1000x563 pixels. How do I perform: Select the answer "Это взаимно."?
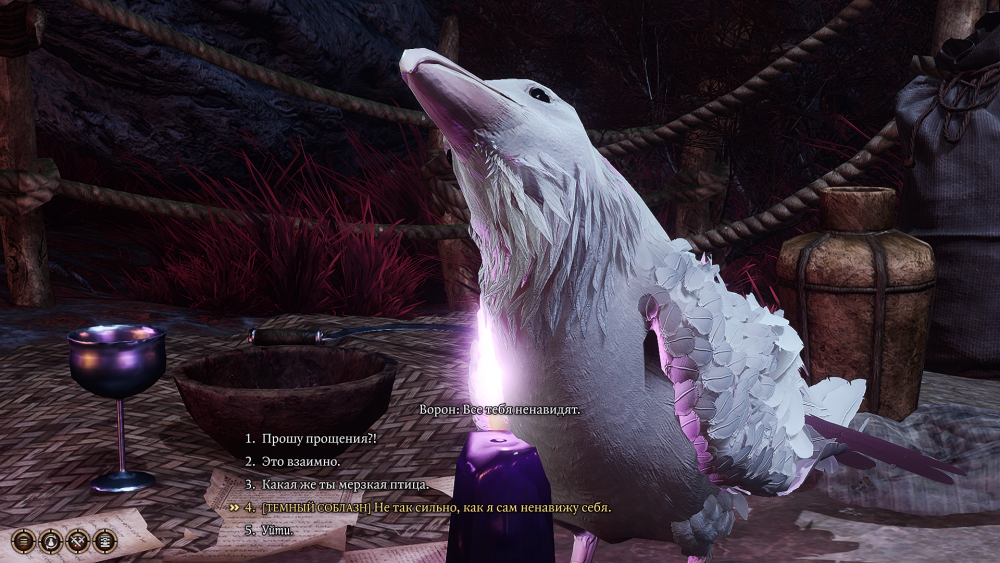pos(301,462)
